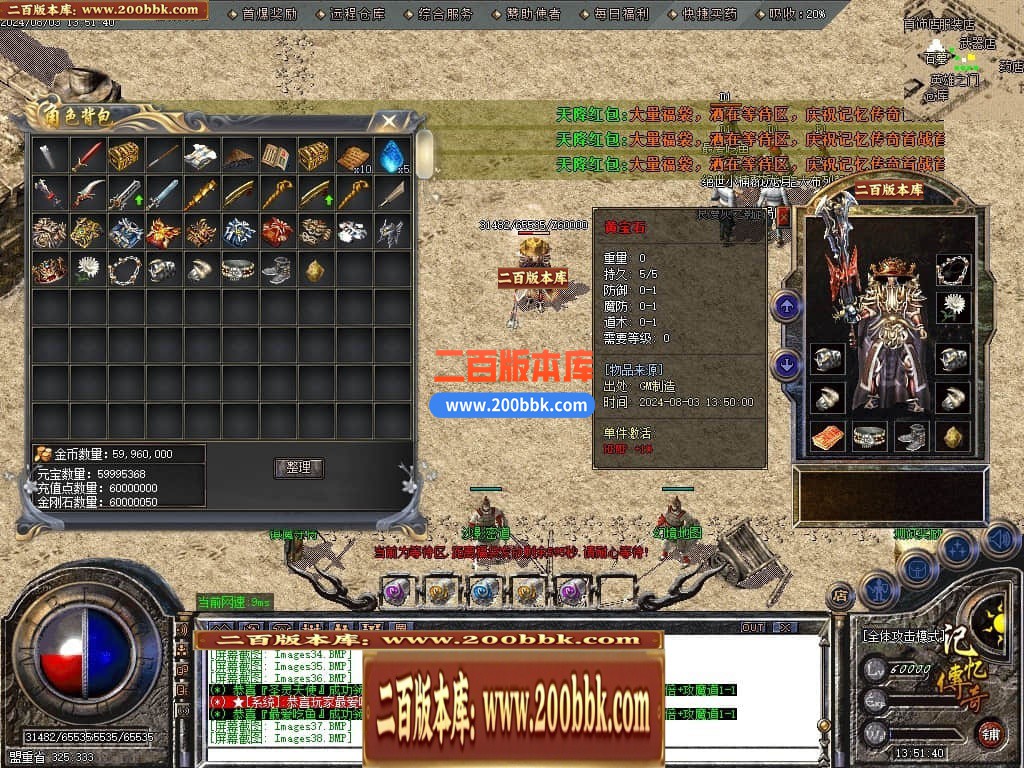Select the white flower item in backpack
1024x768 pixels.
[88, 269]
